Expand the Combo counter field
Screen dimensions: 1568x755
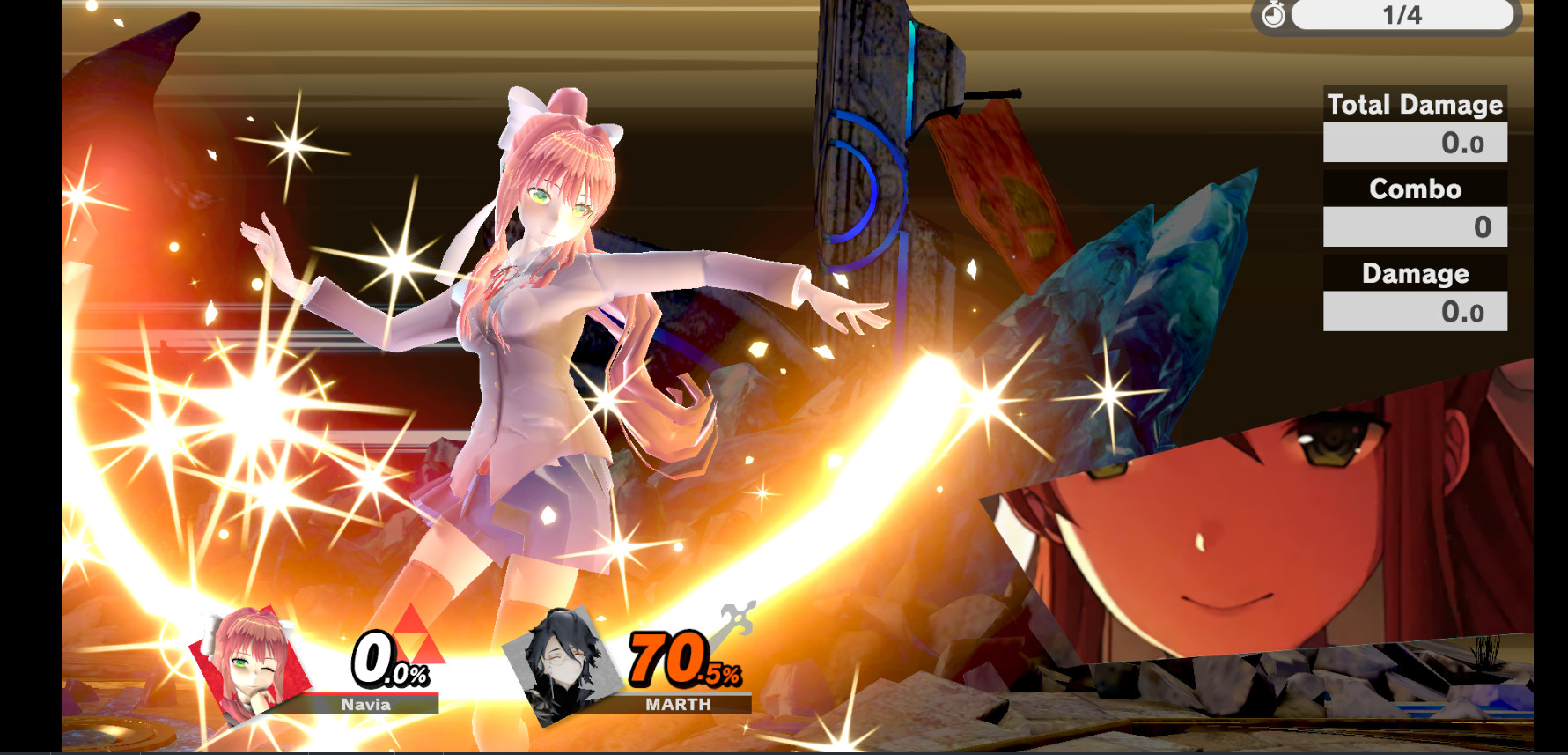coord(1415,226)
